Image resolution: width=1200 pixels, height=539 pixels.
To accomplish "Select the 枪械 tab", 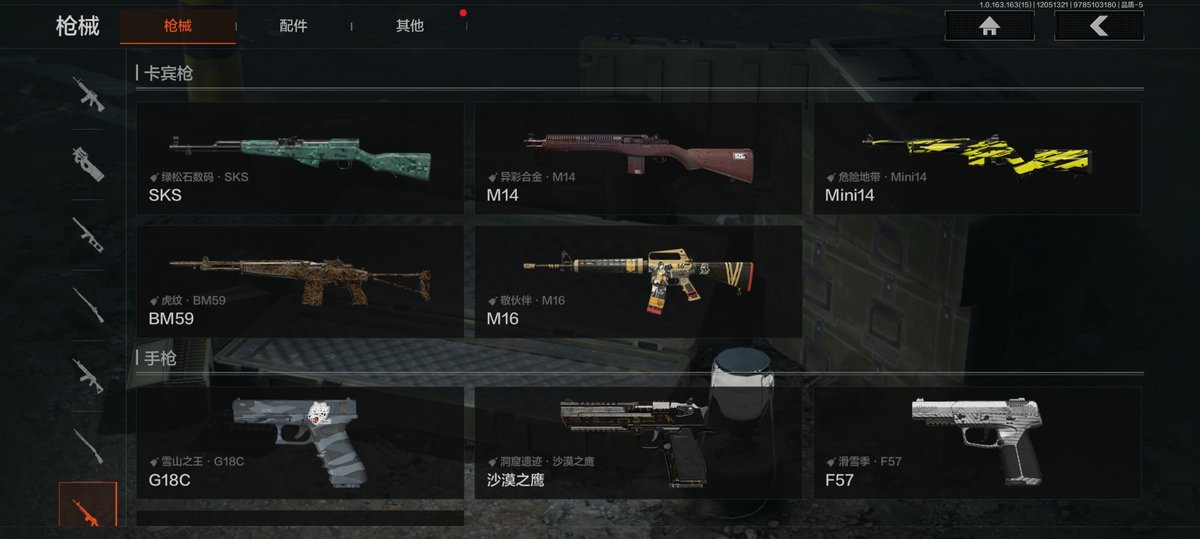I will pyautogui.click(x=177, y=26).
